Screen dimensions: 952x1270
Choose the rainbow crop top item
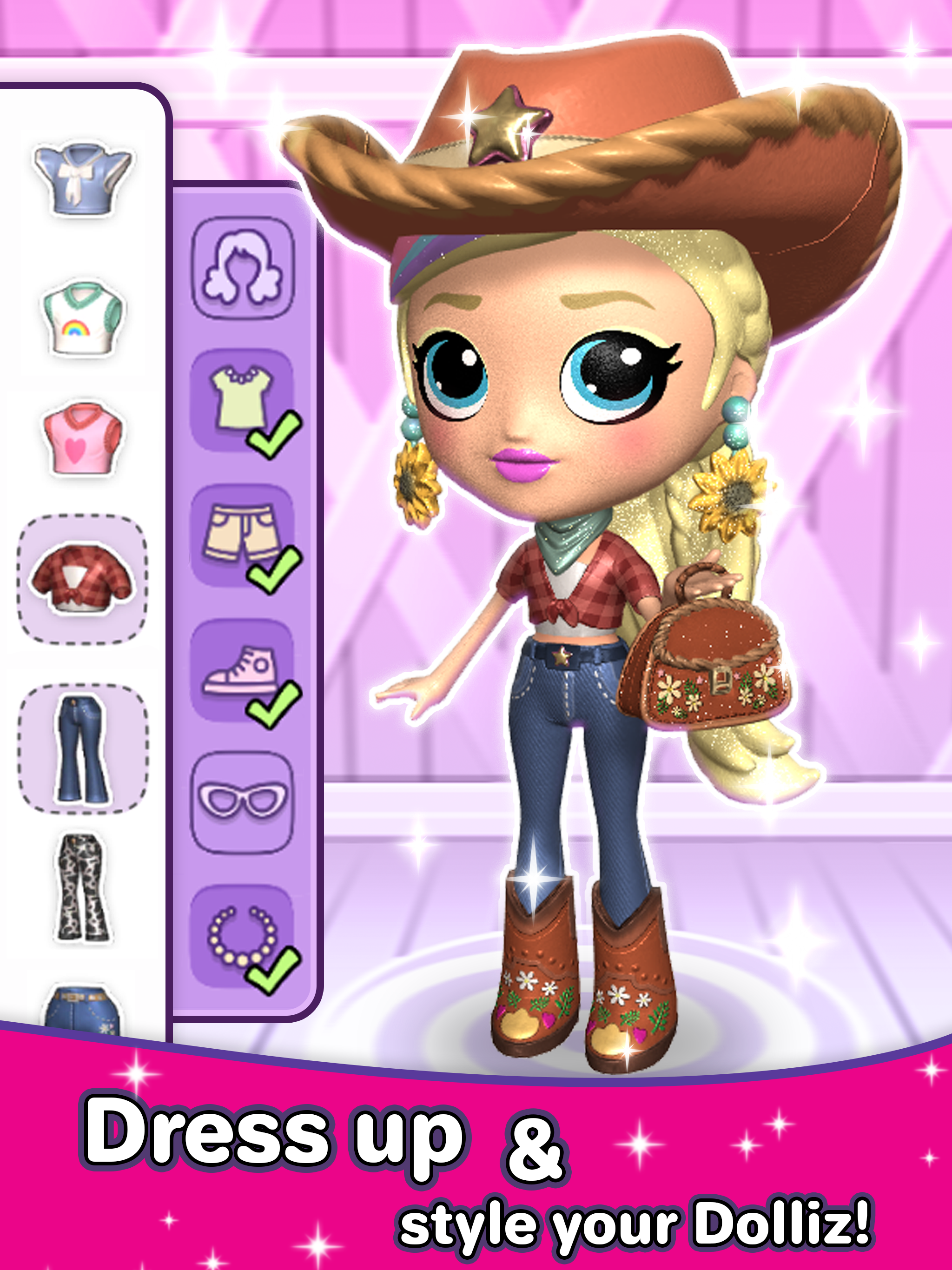[x=80, y=318]
